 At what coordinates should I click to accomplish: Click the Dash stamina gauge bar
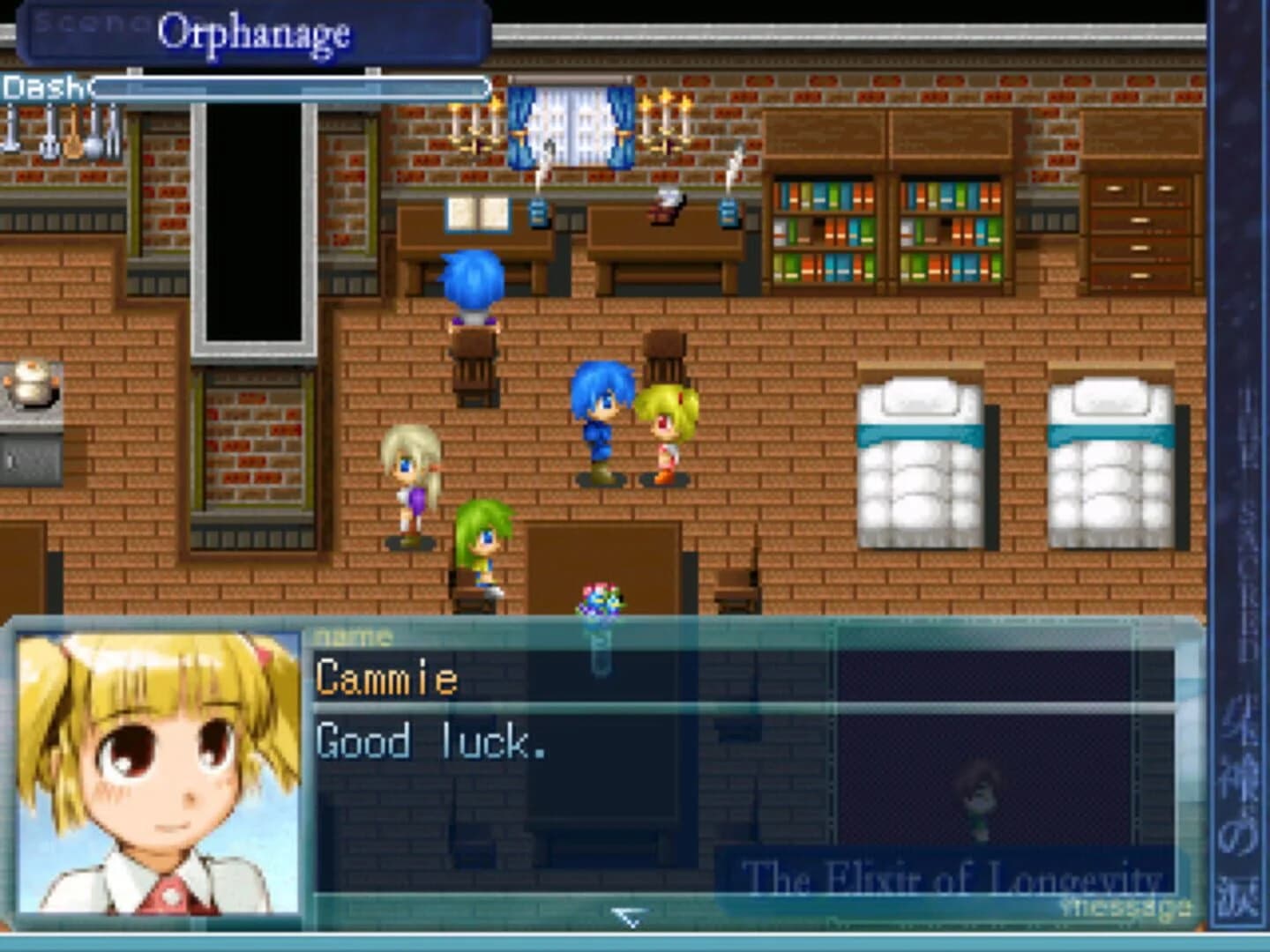click(291, 88)
